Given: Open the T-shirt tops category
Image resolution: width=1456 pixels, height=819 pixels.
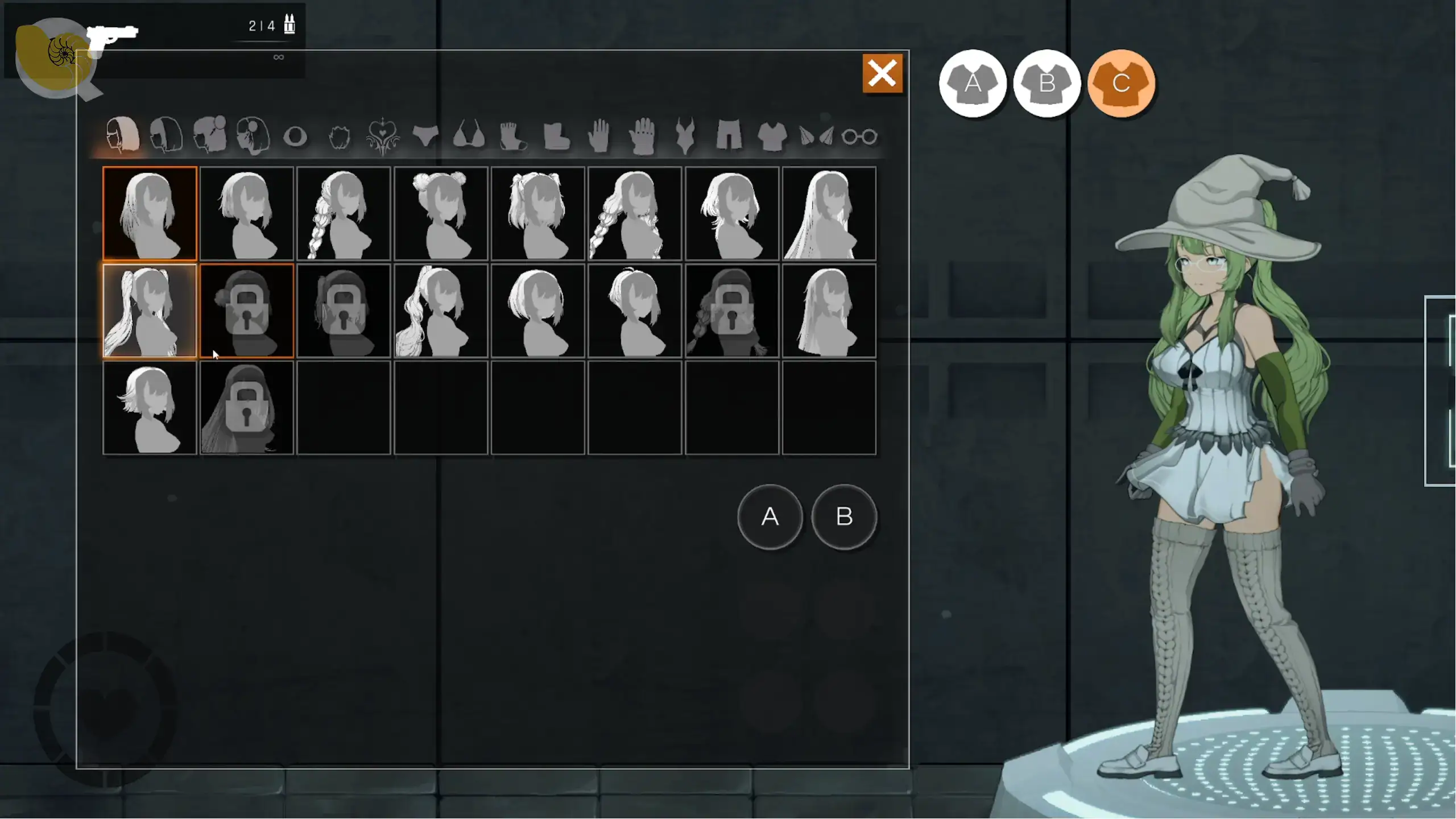Looking at the screenshot, I should (772, 136).
